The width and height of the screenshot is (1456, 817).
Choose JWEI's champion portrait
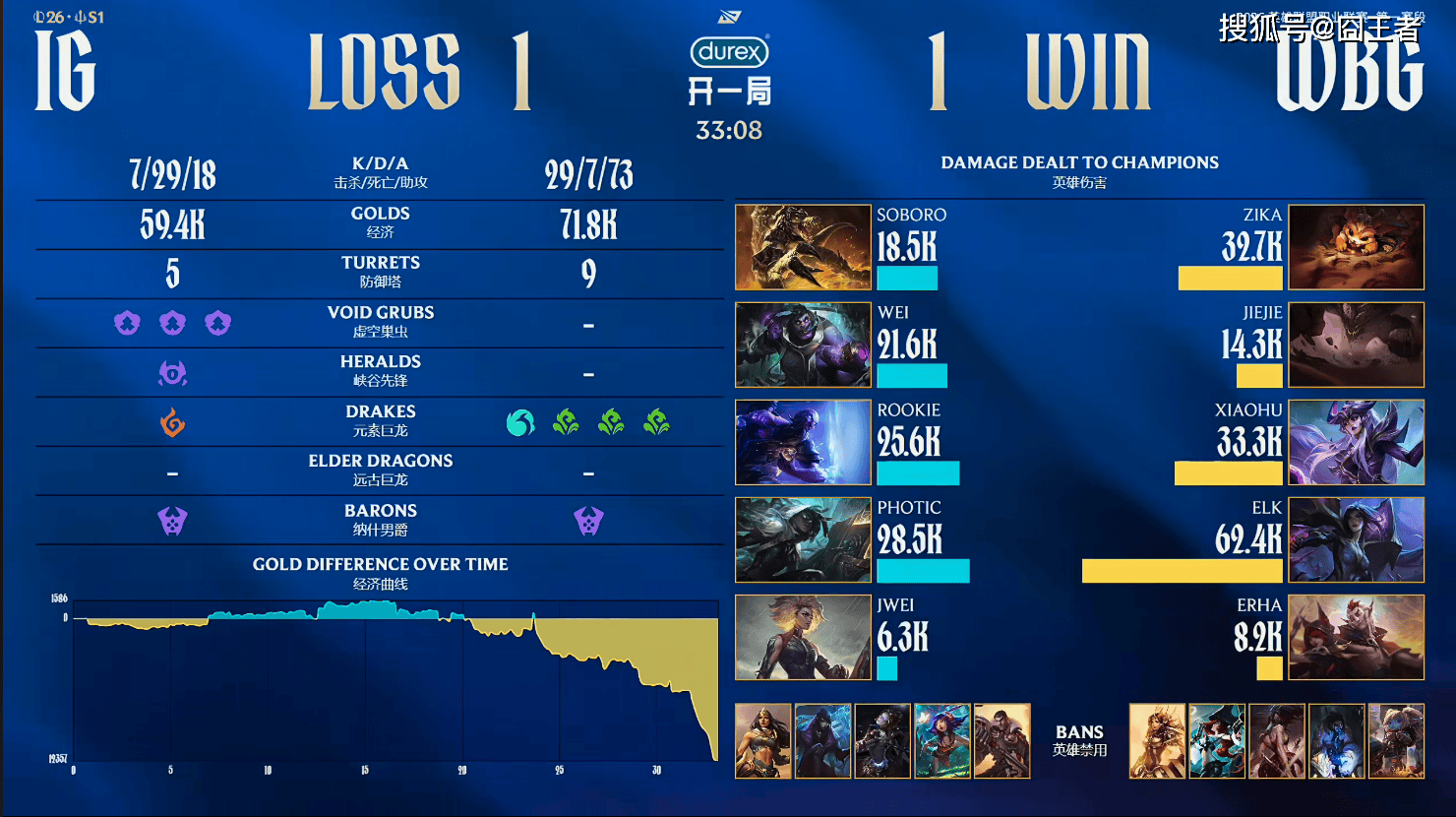pyautogui.click(x=803, y=637)
